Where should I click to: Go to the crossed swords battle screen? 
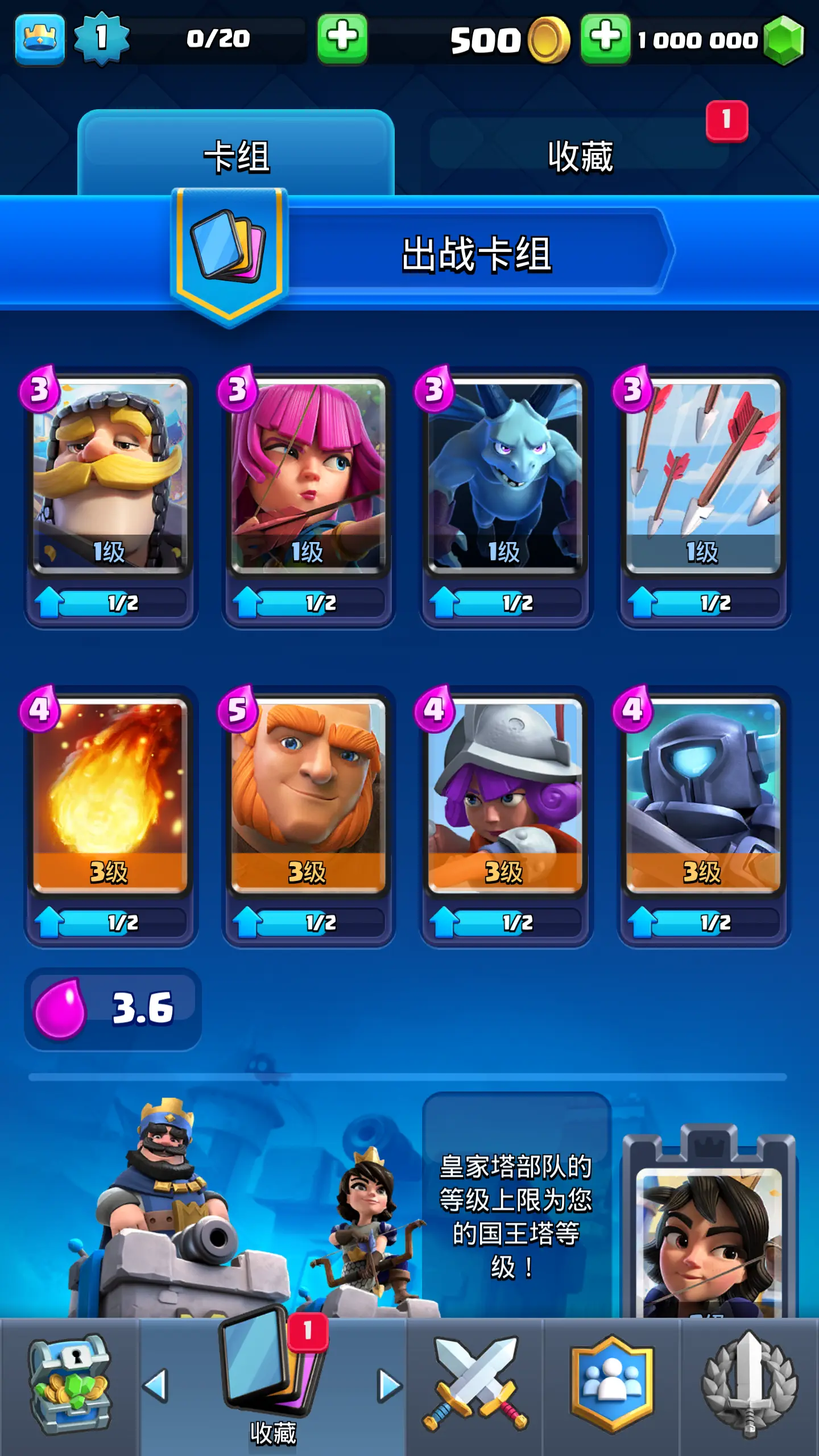(x=475, y=1385)
